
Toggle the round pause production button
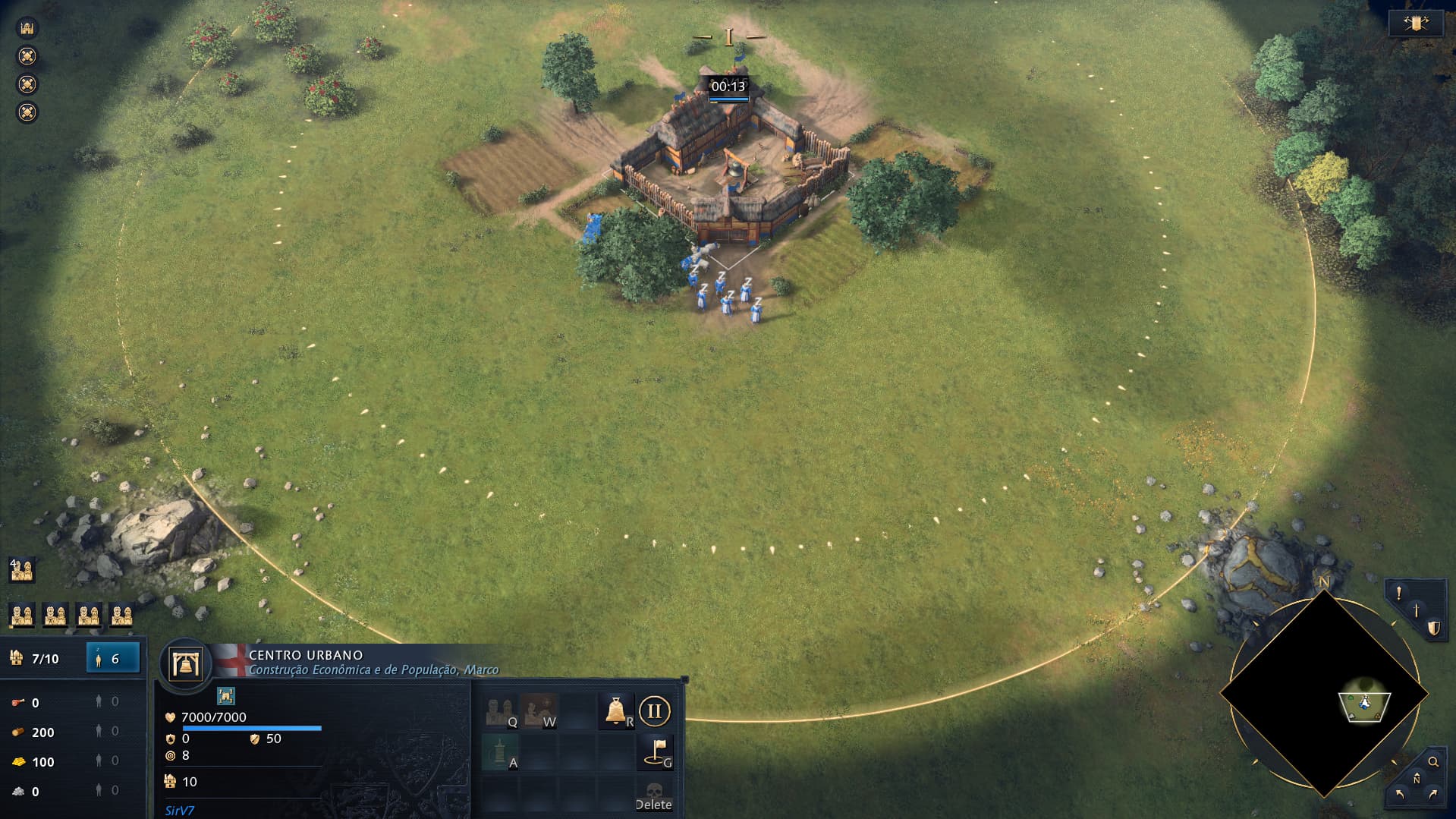[654, 711]
